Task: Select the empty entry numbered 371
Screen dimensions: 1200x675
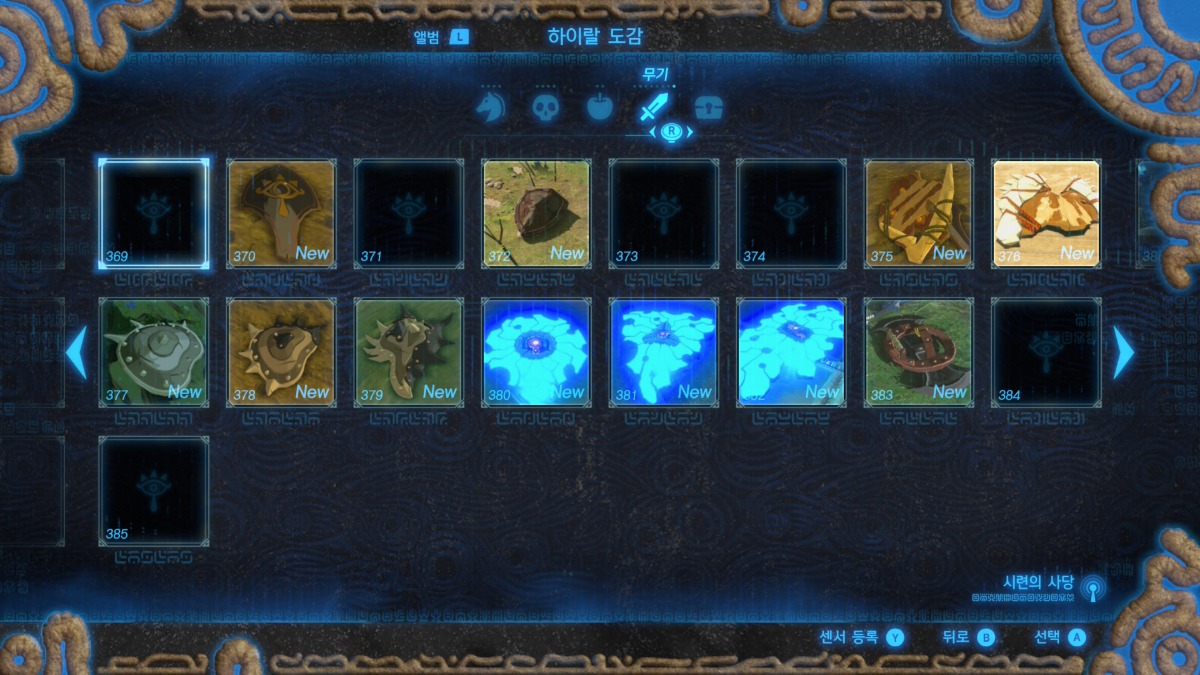Action: (408, 214)
